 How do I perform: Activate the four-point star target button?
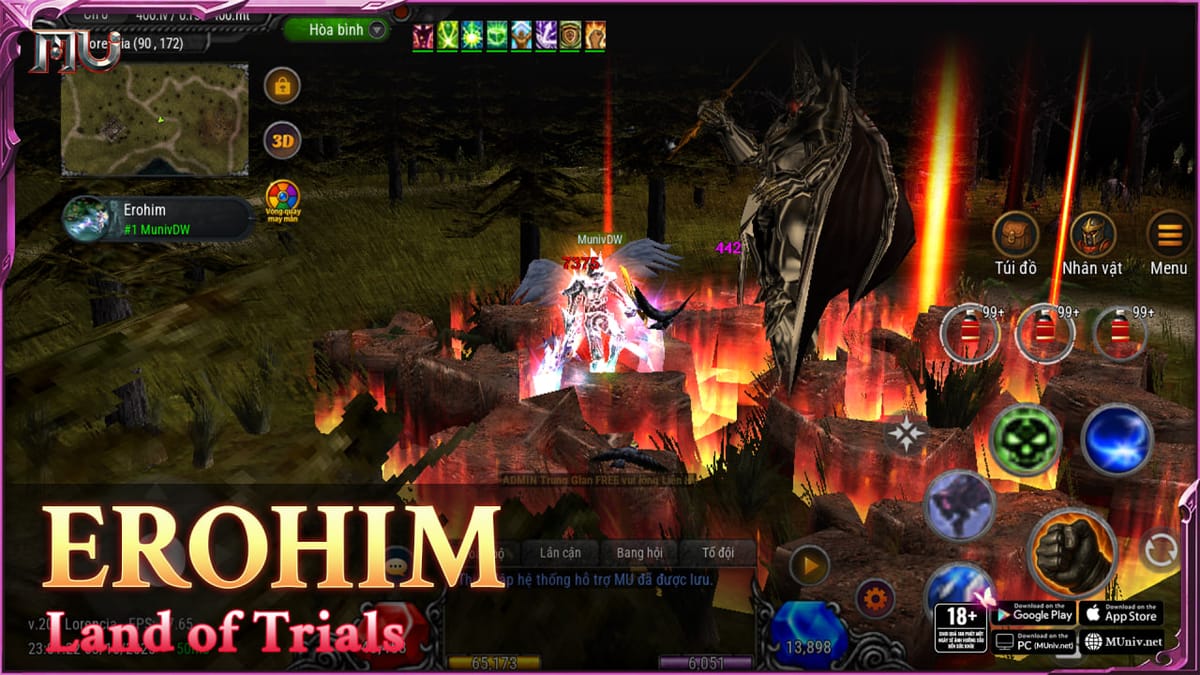tap(906, 433)
